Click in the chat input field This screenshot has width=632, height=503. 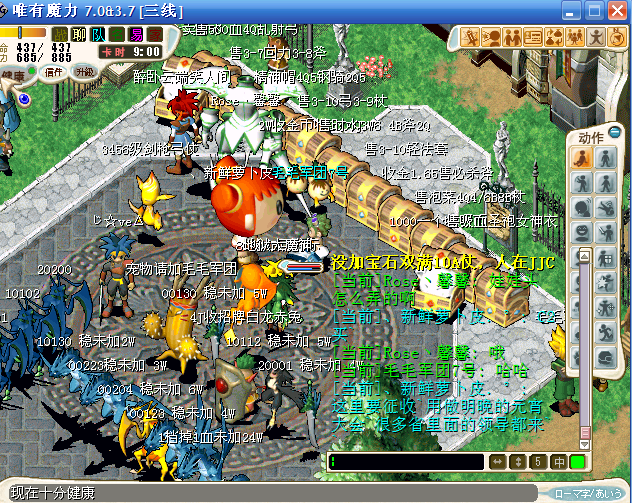click(406, 462)
